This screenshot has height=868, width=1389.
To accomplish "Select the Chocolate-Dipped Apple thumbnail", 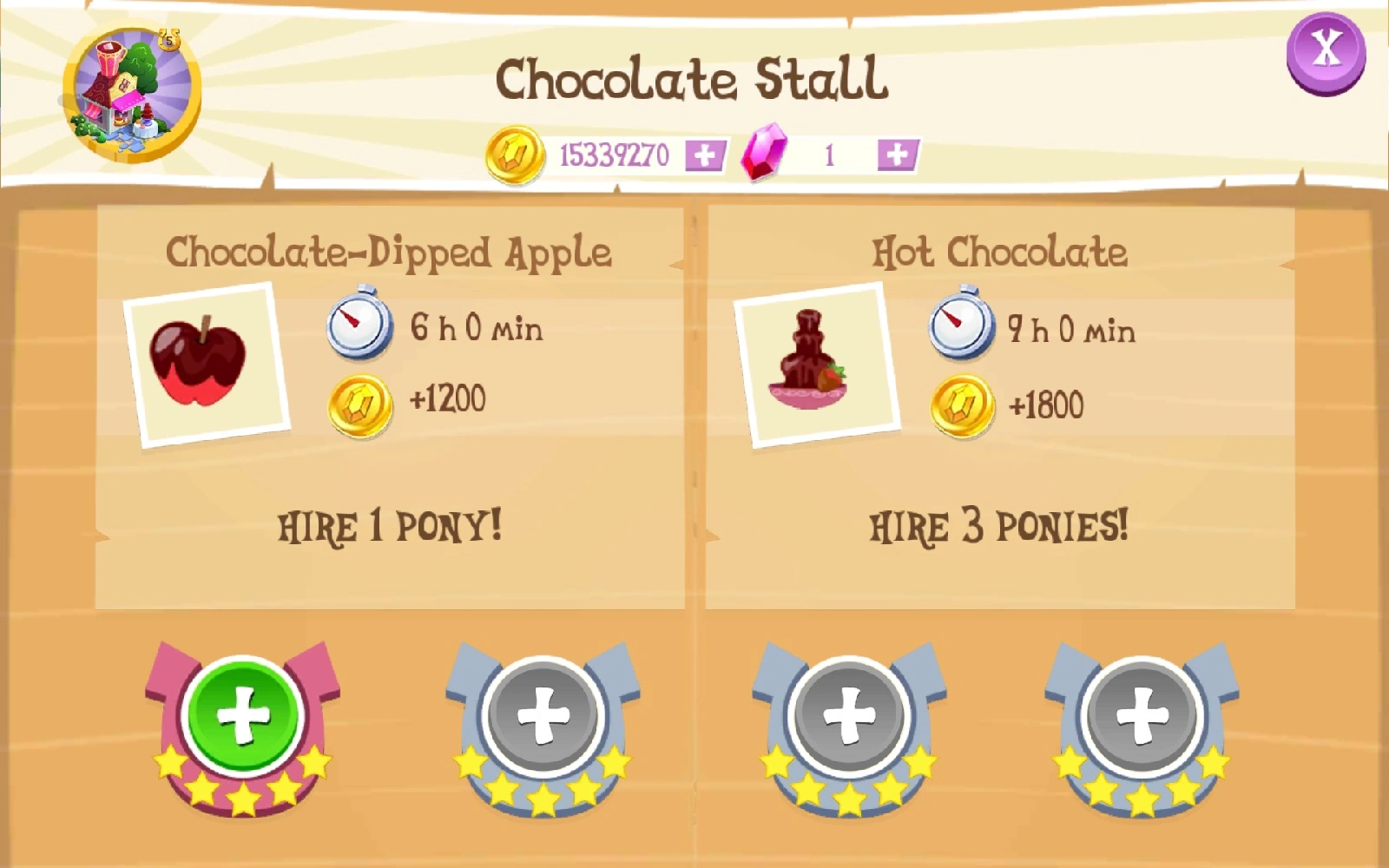I will (205, 361).
